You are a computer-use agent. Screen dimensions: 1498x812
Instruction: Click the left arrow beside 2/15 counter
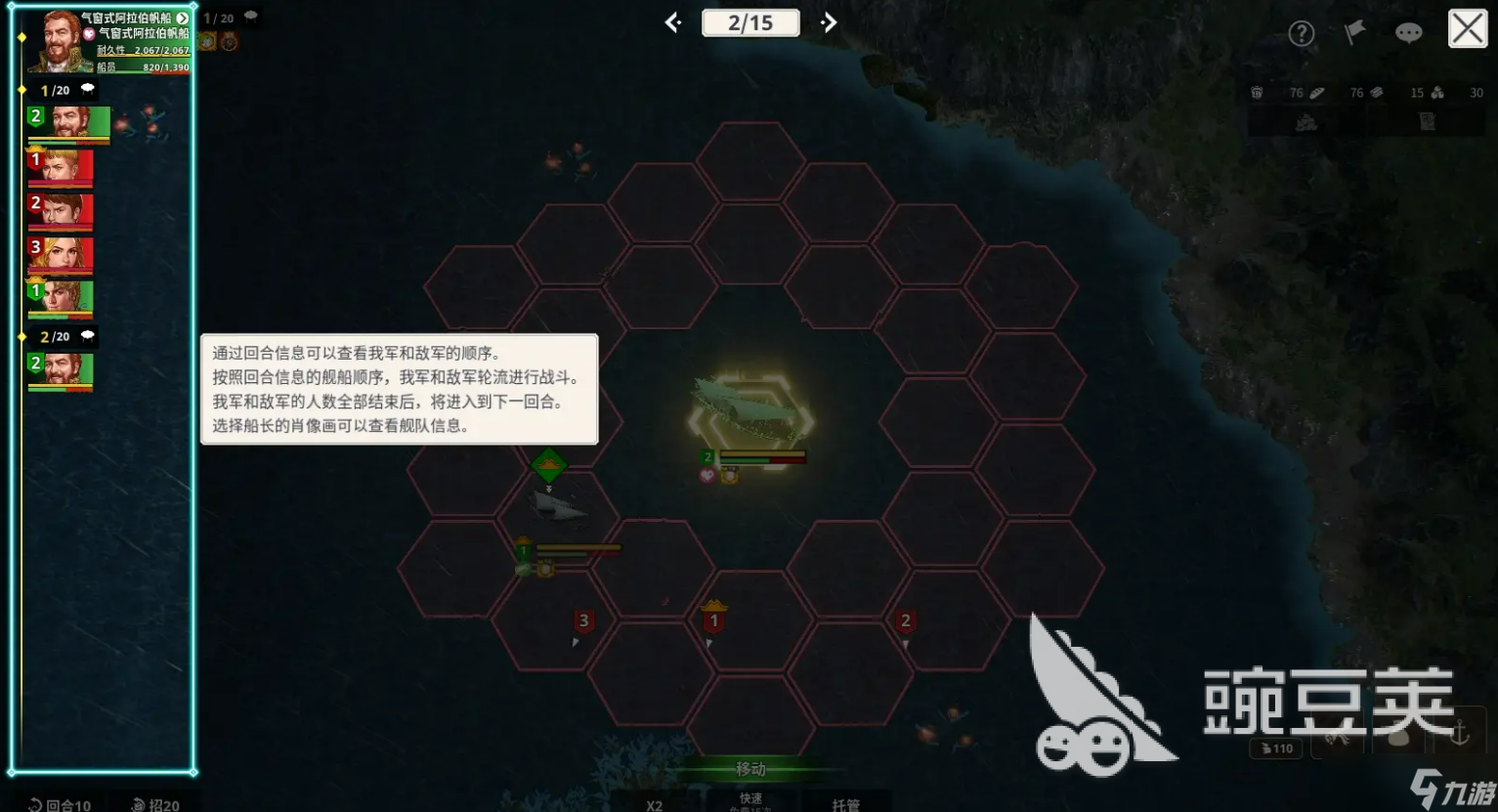[x=671, y=21]
